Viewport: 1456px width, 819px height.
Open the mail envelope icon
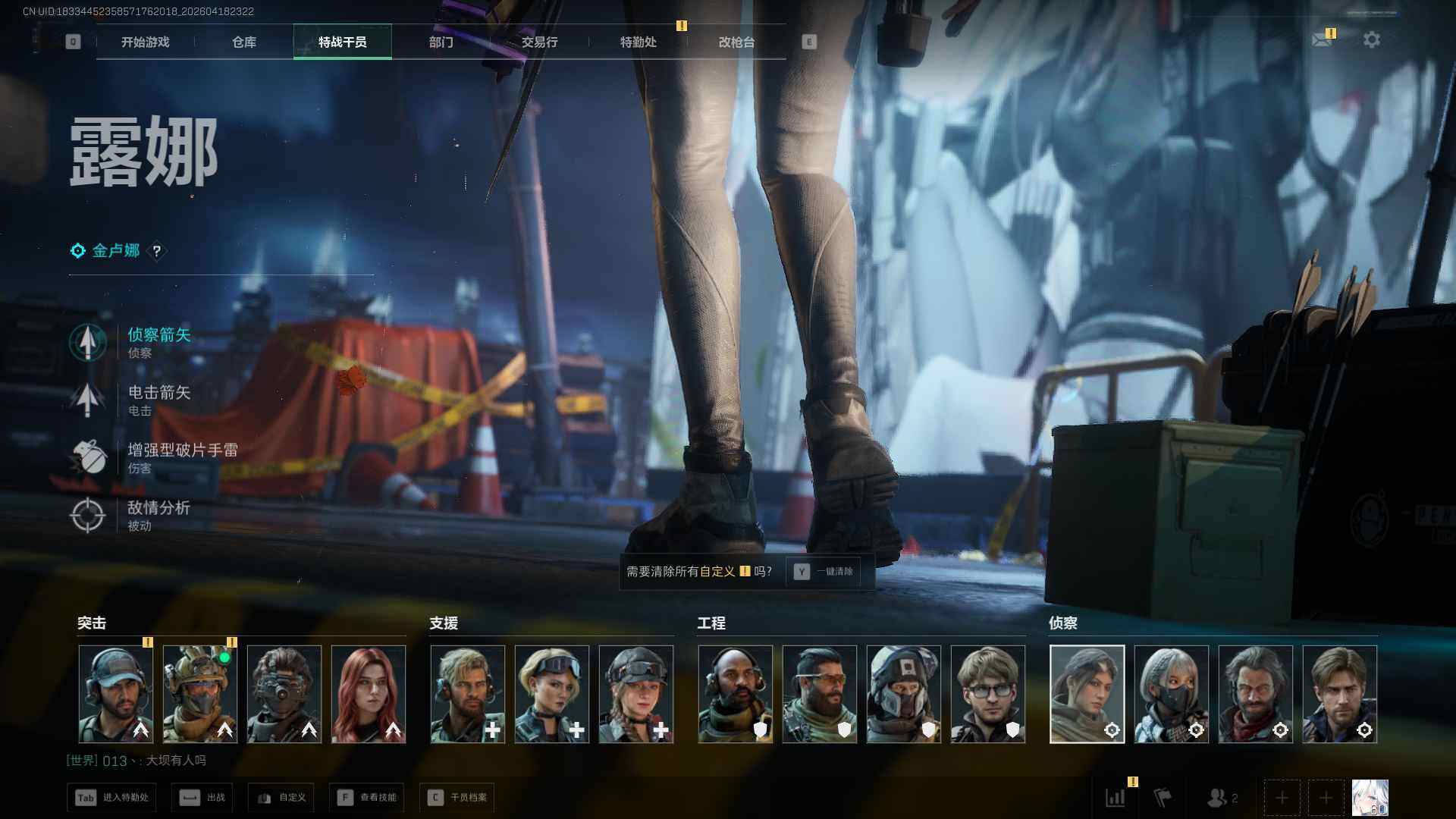point(1322,39)
